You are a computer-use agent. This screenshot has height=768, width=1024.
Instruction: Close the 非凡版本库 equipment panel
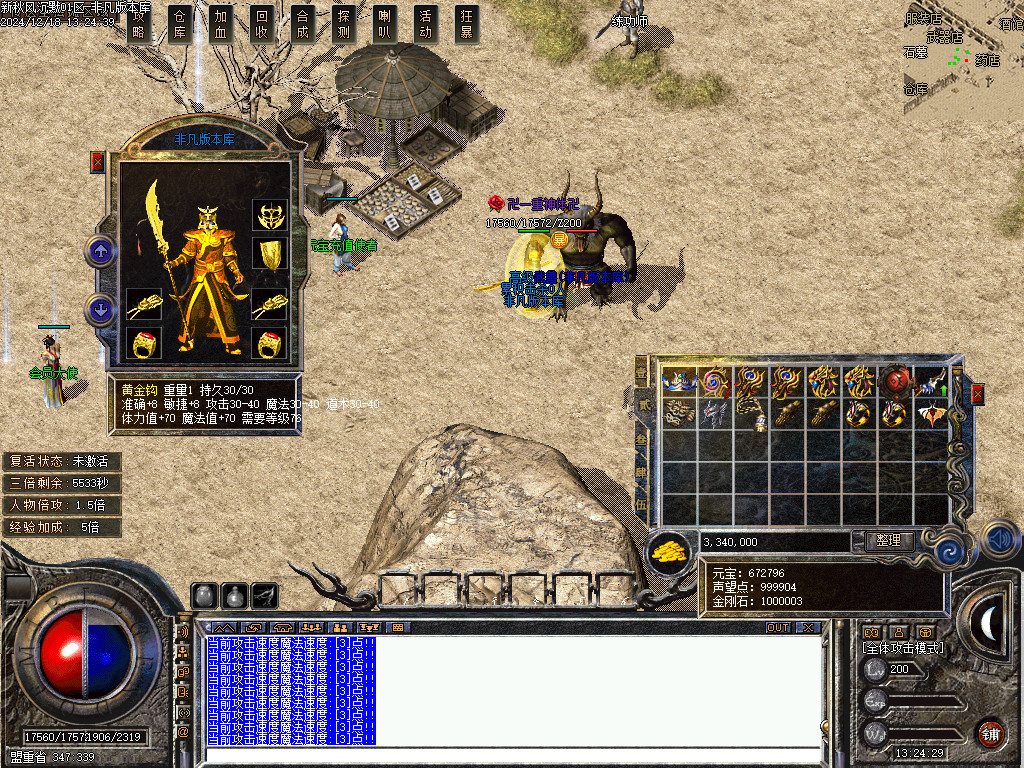click(98, 162)
